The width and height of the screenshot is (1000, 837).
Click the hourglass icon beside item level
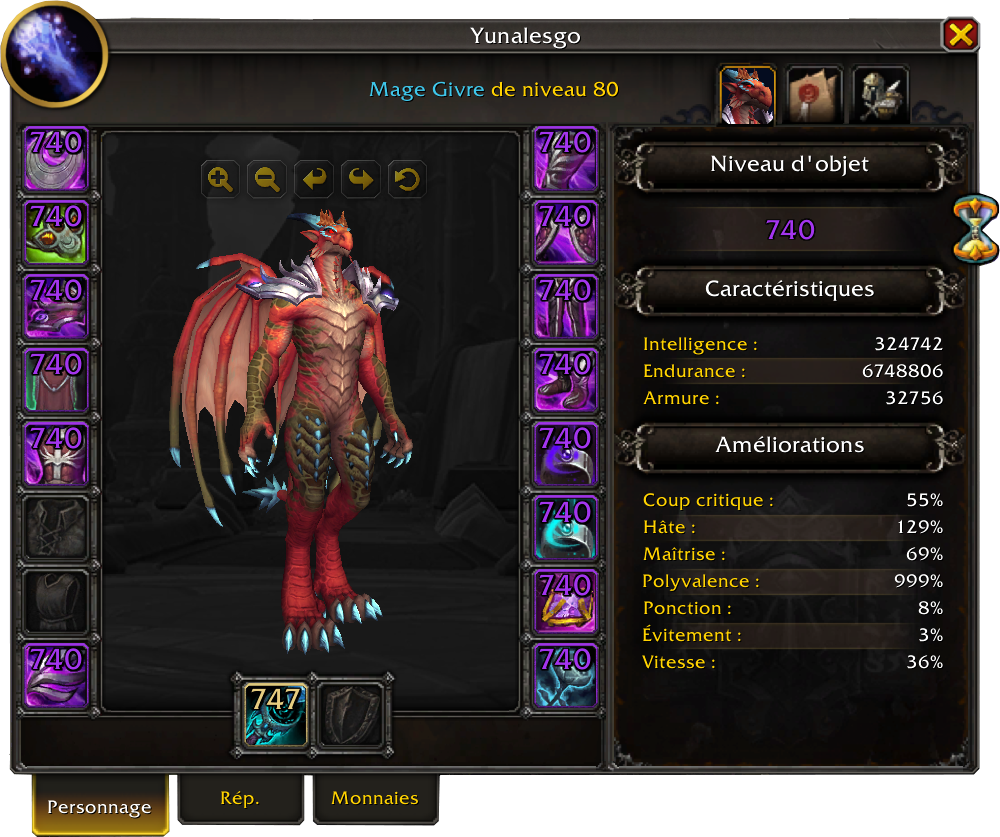975,229
